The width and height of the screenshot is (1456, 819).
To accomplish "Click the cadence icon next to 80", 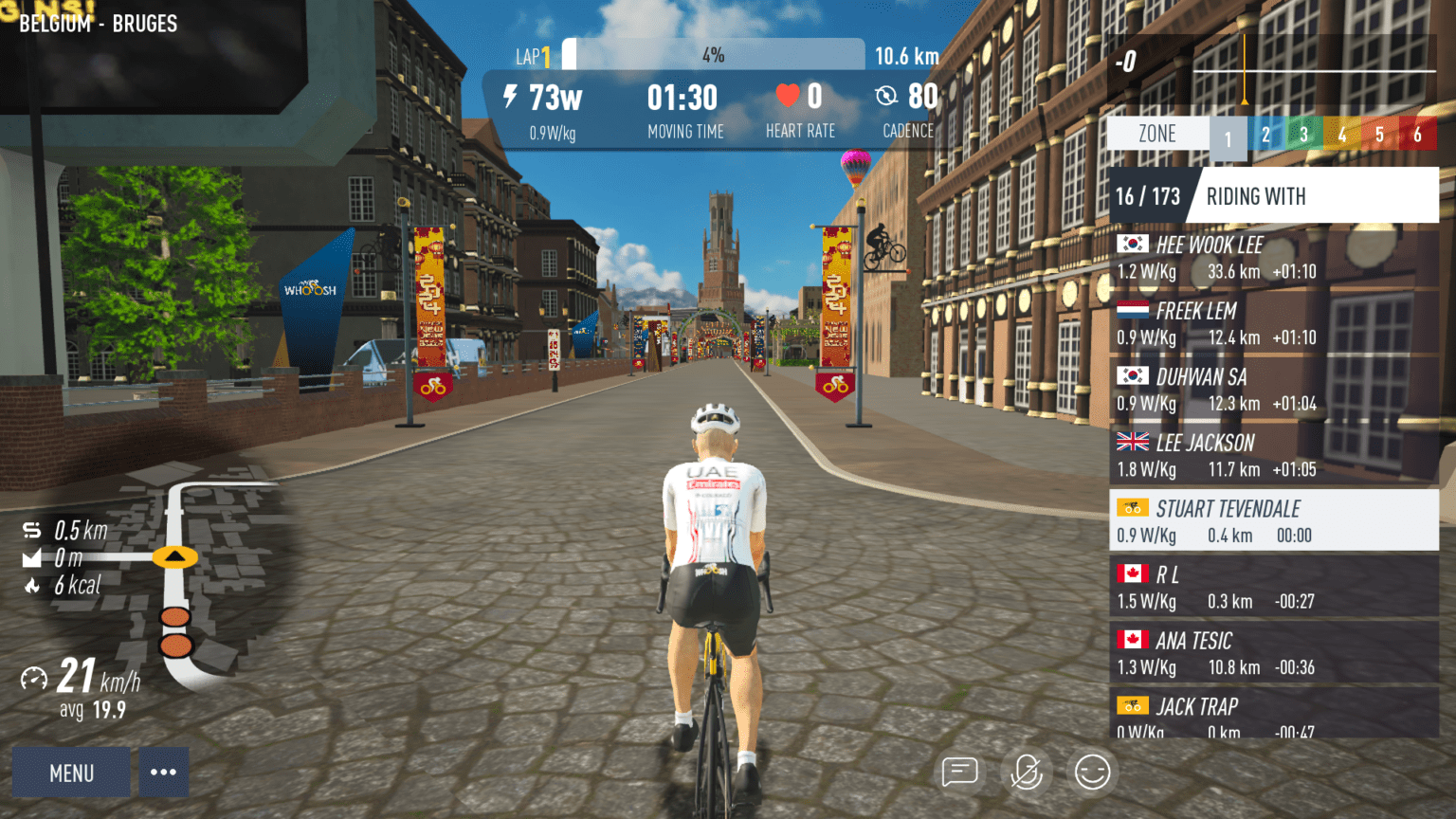I will [886, 96].
